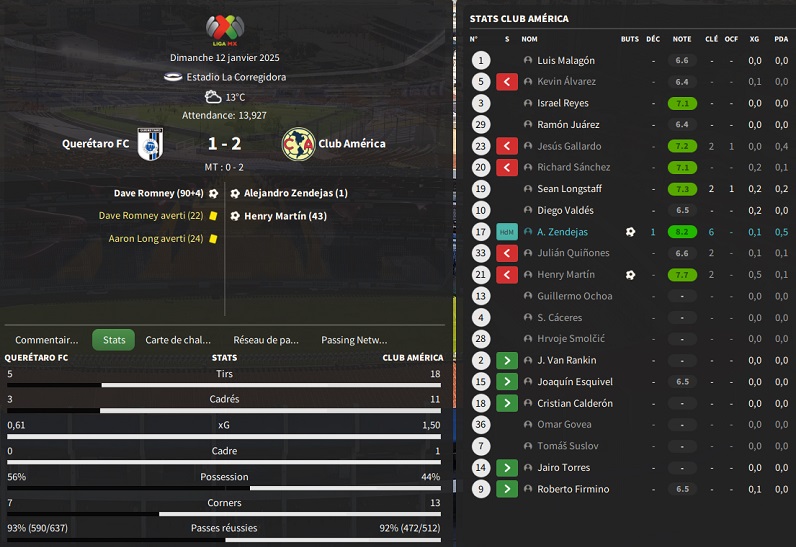Open the Querétaro FC team page

point(96,144)
